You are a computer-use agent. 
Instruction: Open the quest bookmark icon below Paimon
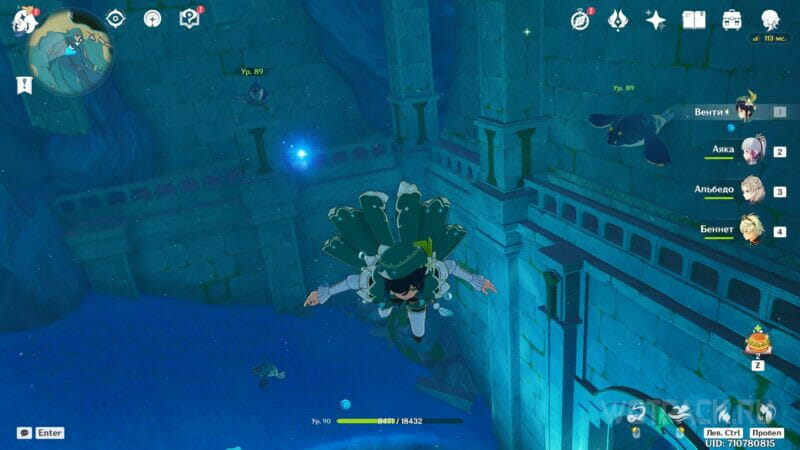[x=22, y=85]
